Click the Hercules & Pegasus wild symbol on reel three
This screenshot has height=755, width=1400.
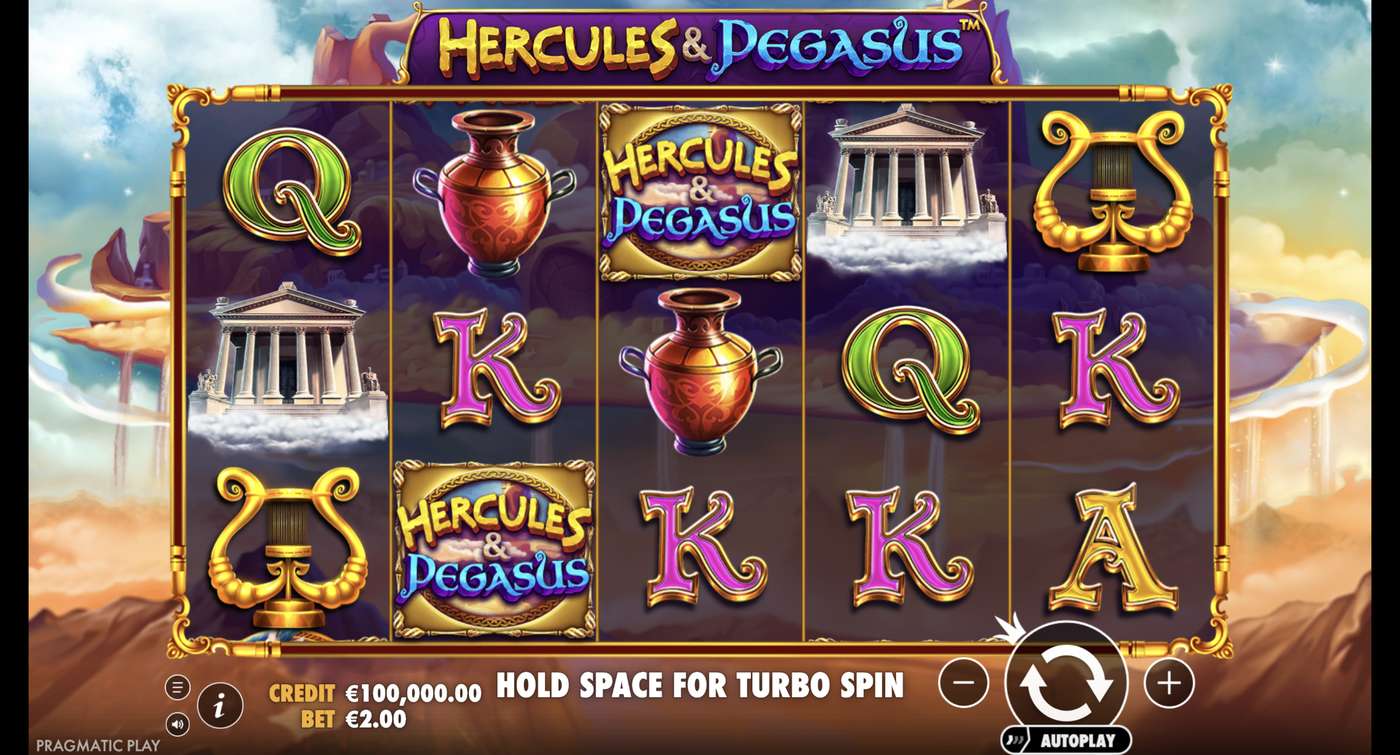pos(699,193)
